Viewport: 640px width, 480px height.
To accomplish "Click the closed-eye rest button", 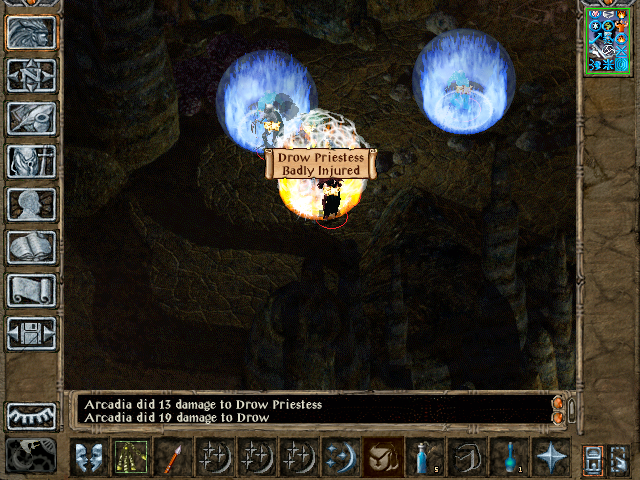I will coord(31,415).
